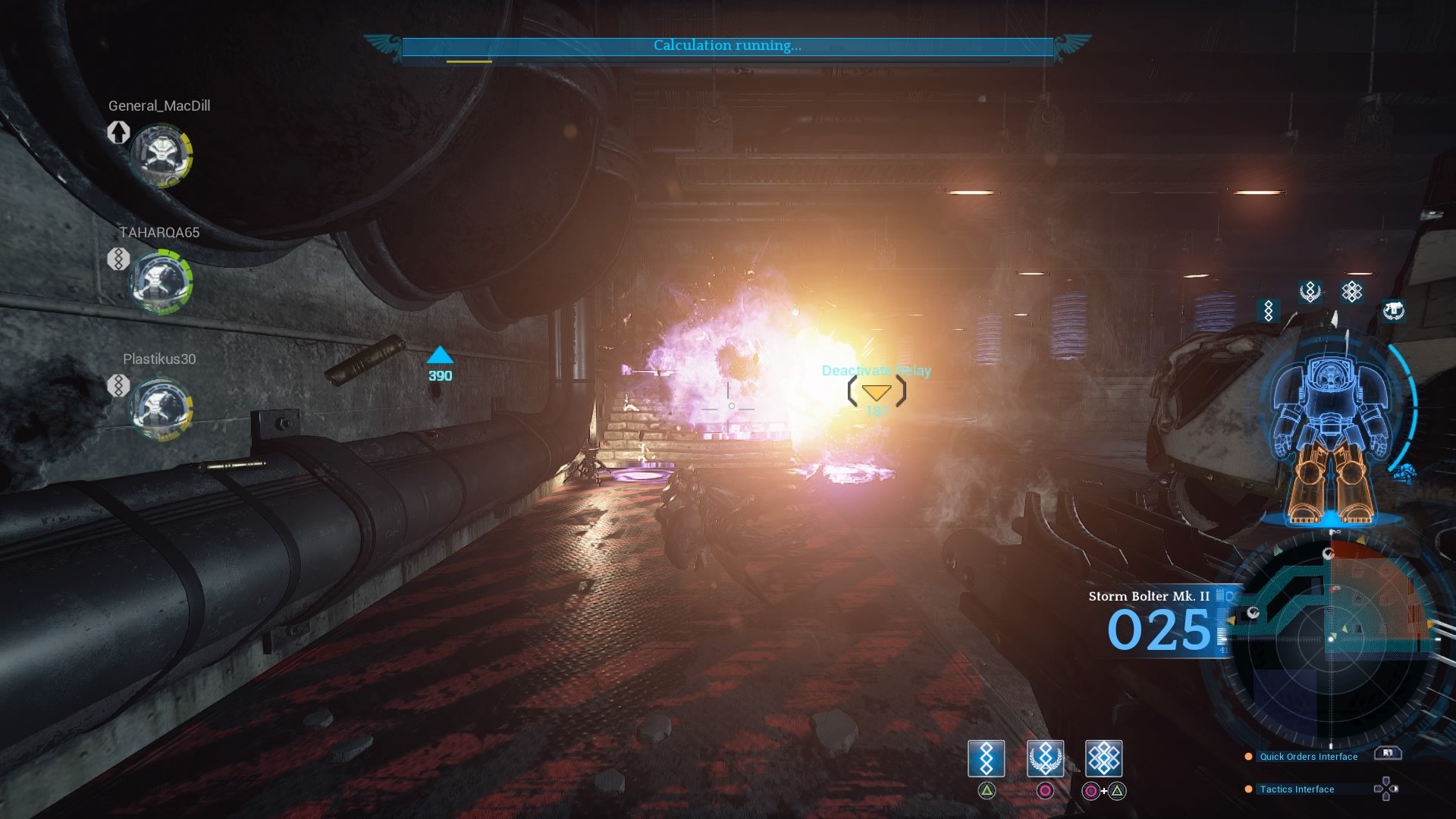
Task: Activate the wreathed squad ability icon
Action: 1045,758
